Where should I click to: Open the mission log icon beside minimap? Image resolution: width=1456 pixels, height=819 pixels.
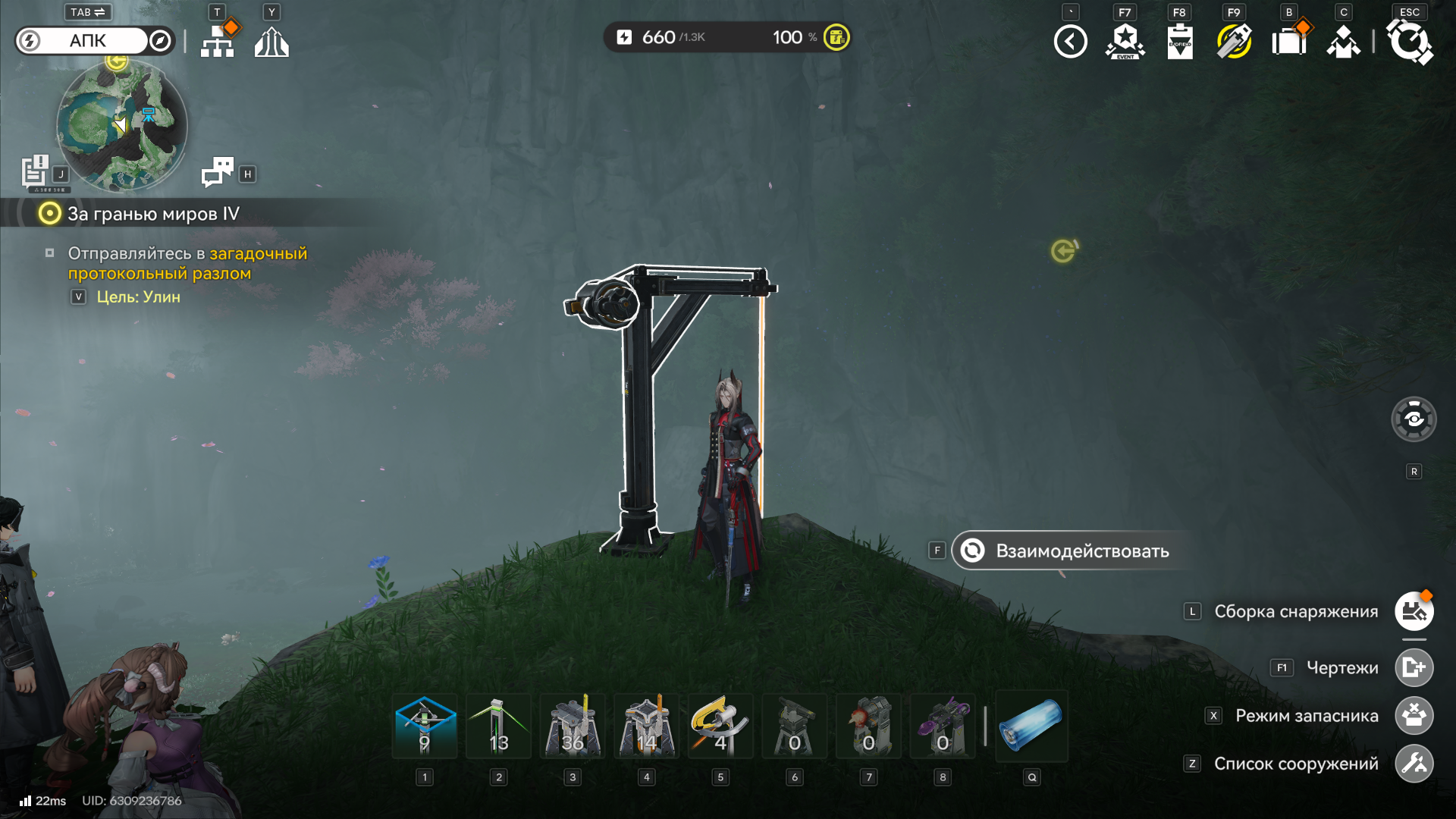35,171
